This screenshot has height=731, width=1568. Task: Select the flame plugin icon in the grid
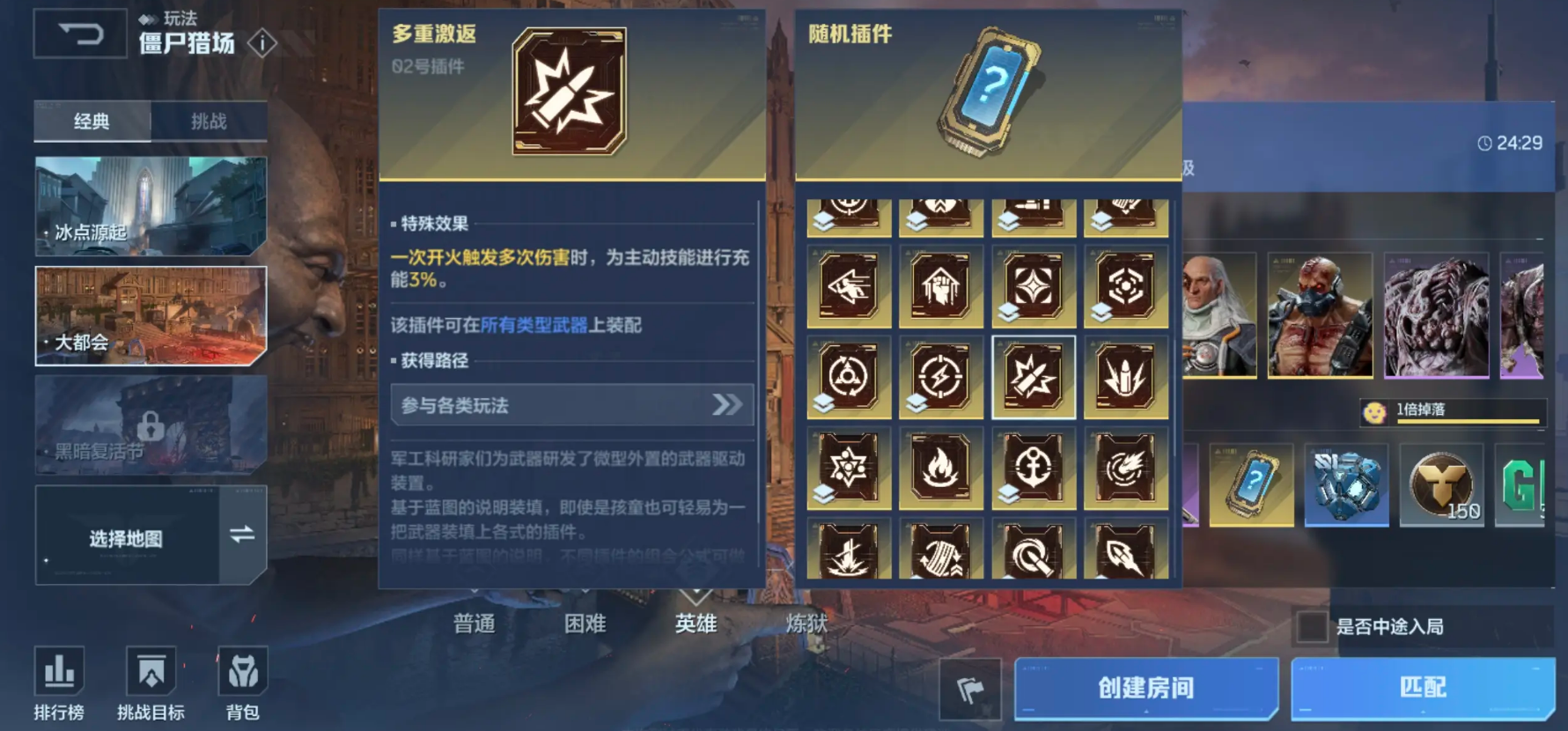pyautogui.click(x=941, y=469)
